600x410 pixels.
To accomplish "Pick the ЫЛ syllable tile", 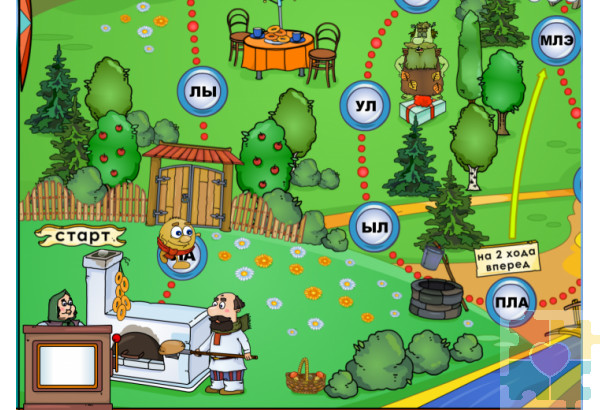I will [x=374, y=227].
